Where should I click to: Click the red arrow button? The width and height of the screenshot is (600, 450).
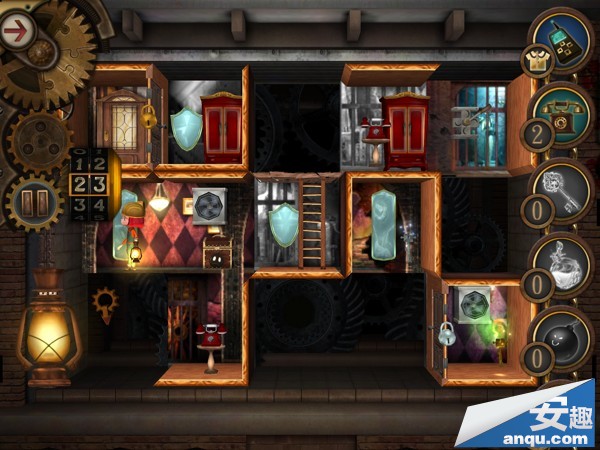16,30
